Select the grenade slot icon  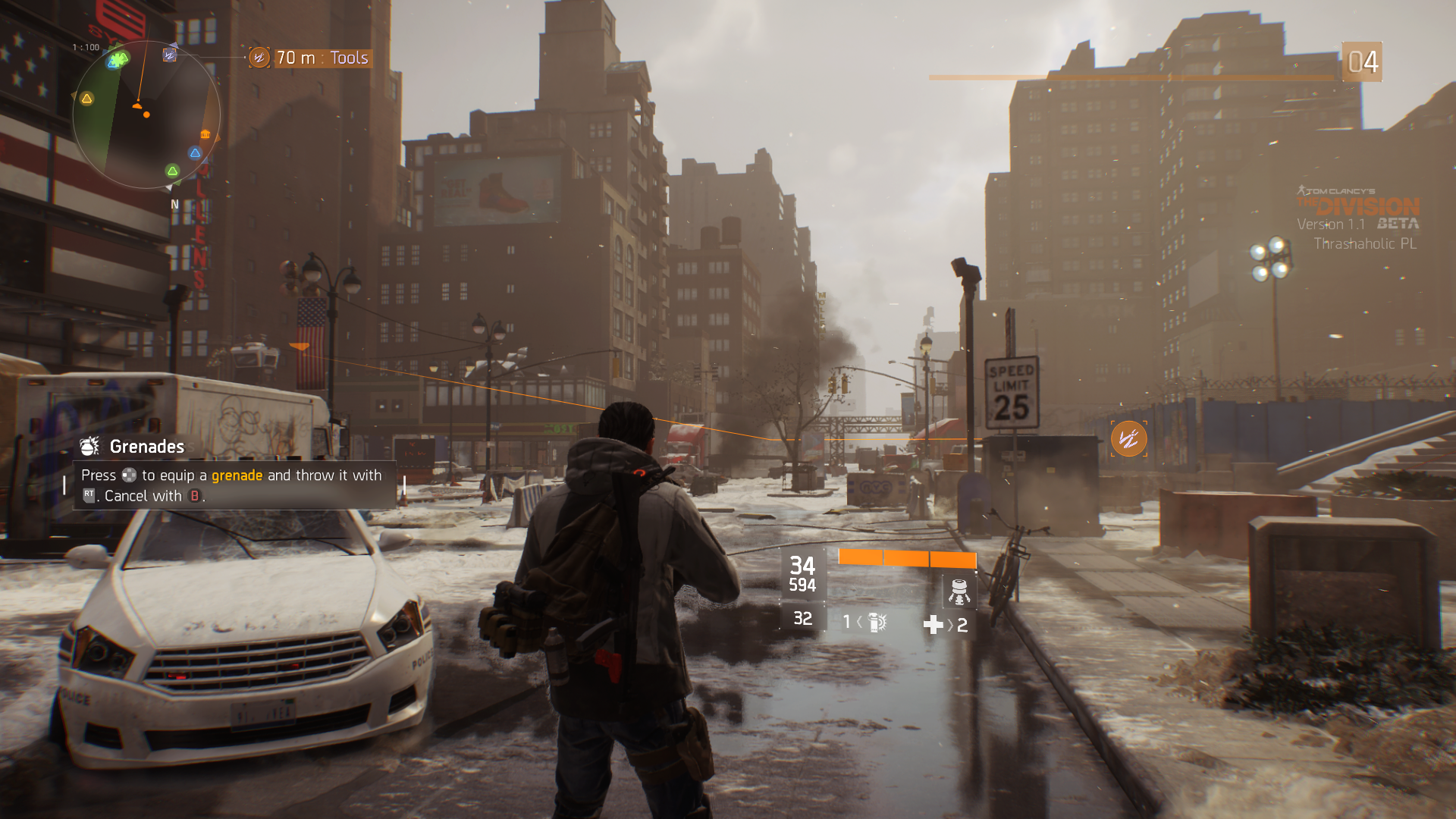tap(877, 623)
